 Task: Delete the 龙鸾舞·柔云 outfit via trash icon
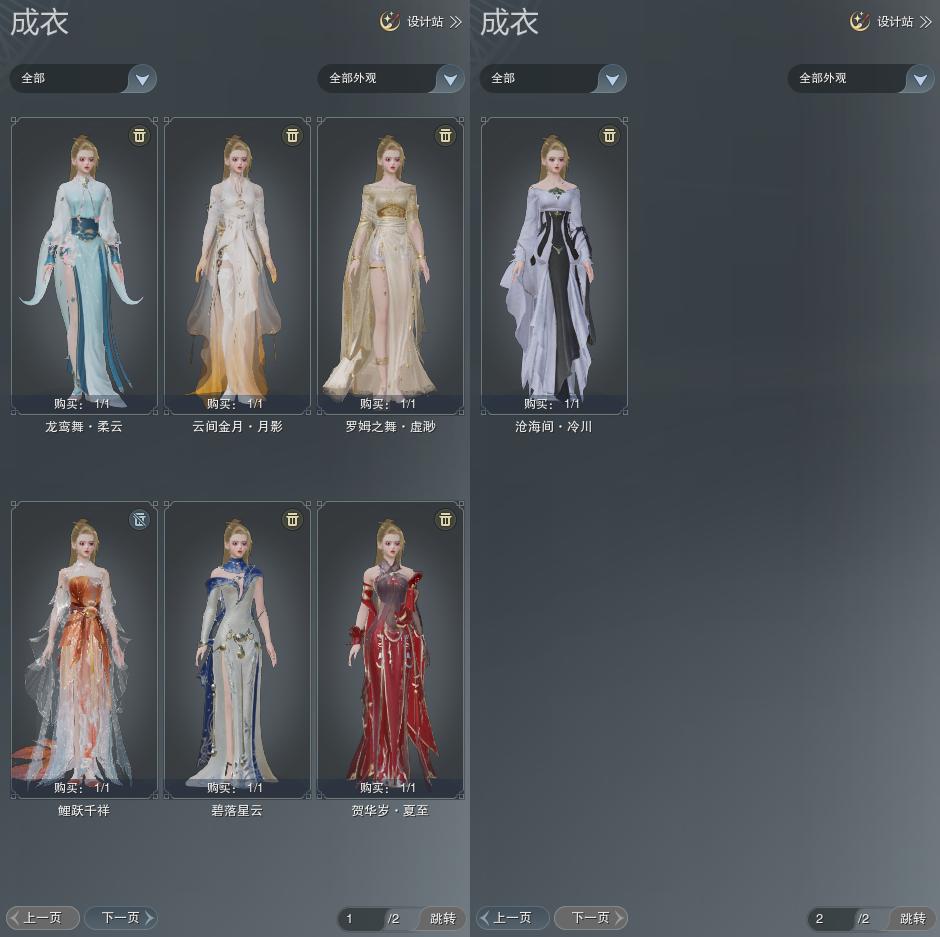pyautogui.click(x=139, y=135)
